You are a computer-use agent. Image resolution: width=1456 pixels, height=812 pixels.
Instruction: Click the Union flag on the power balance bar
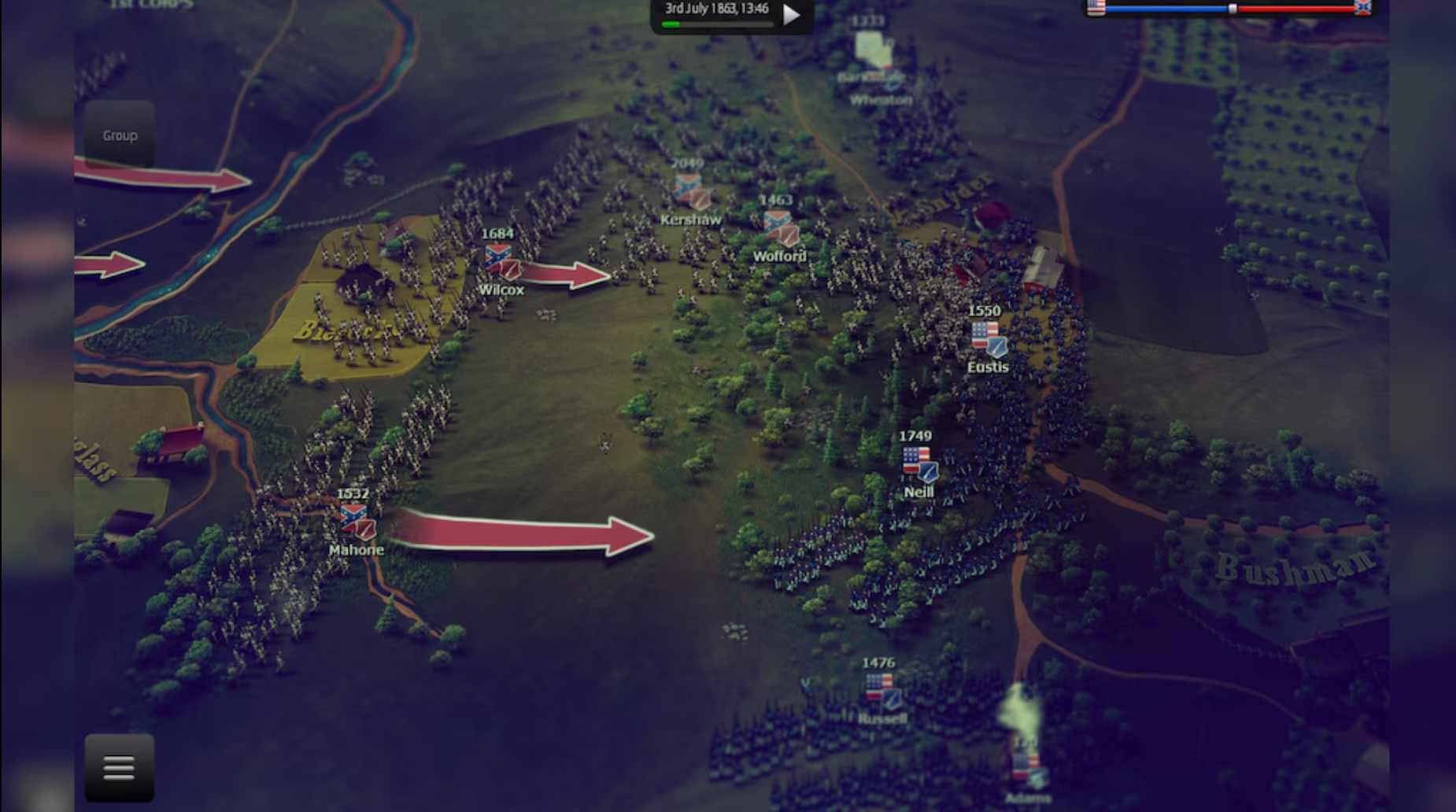coord(1094,8)
